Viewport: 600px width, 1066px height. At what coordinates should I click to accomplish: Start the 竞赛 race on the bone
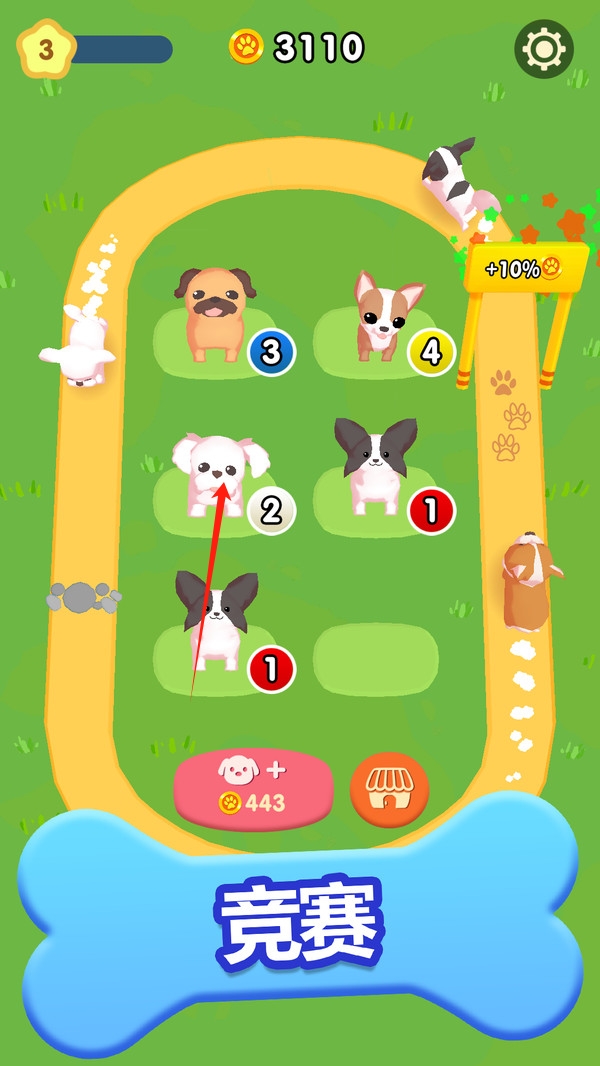[x=300, y=922]
